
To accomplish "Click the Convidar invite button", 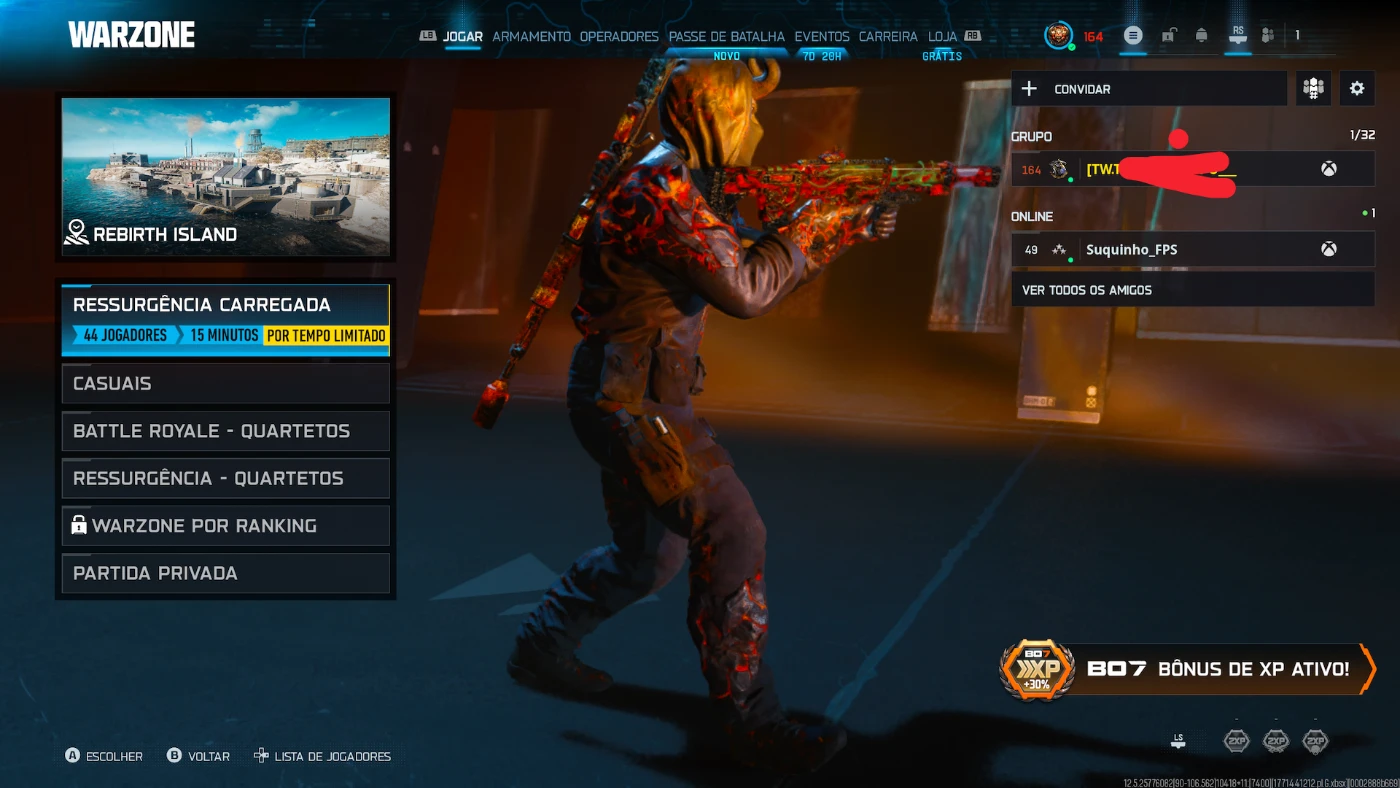I will pos(1148,89).
